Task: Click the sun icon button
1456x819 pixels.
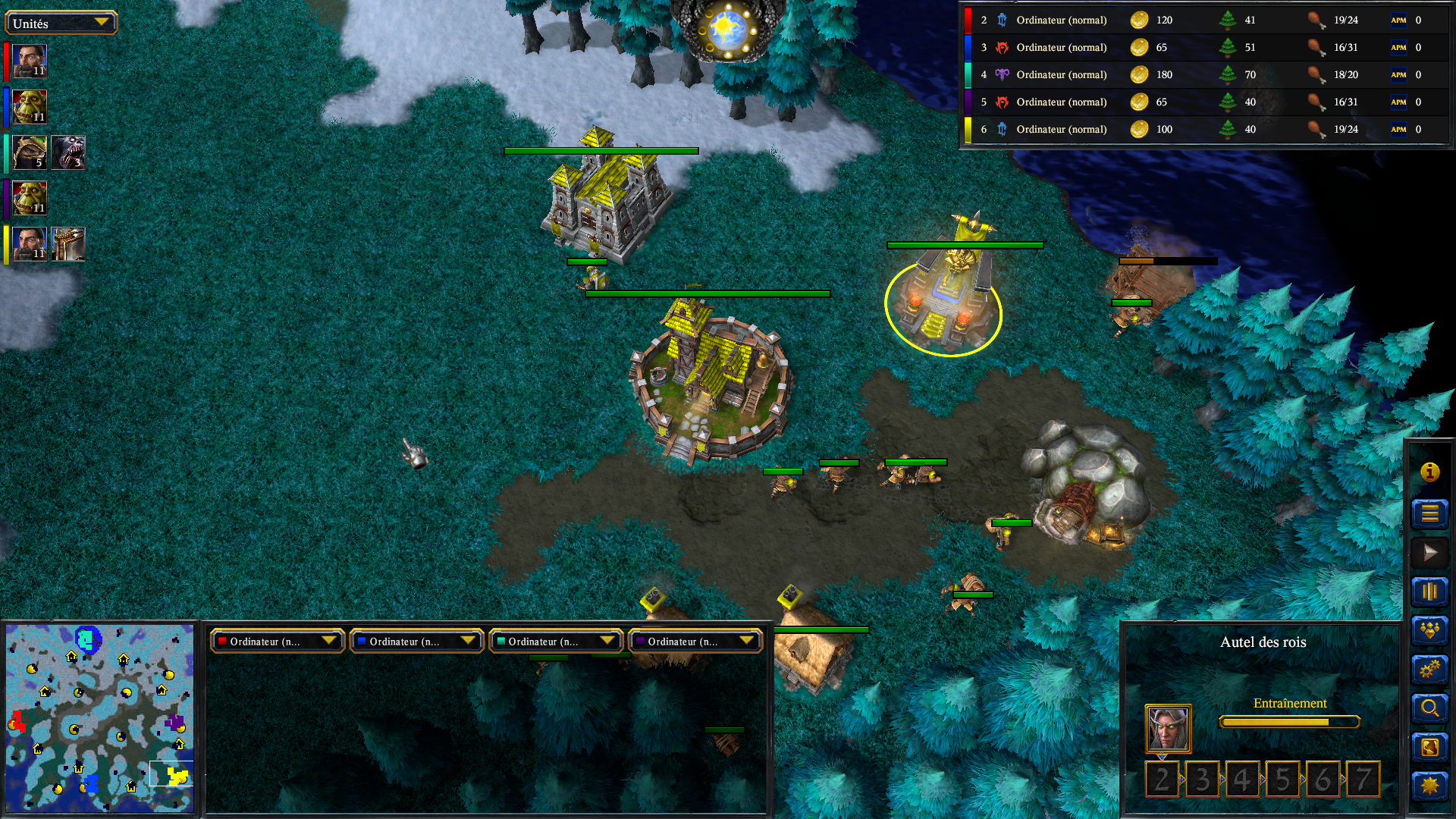Action: 1429,786
